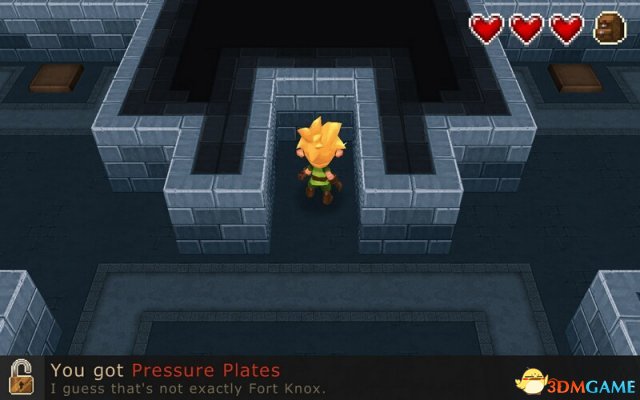Click the brown item icon beside the hearts
The width and height of the screenshot is (640, 400).
[x=608, y=28]
